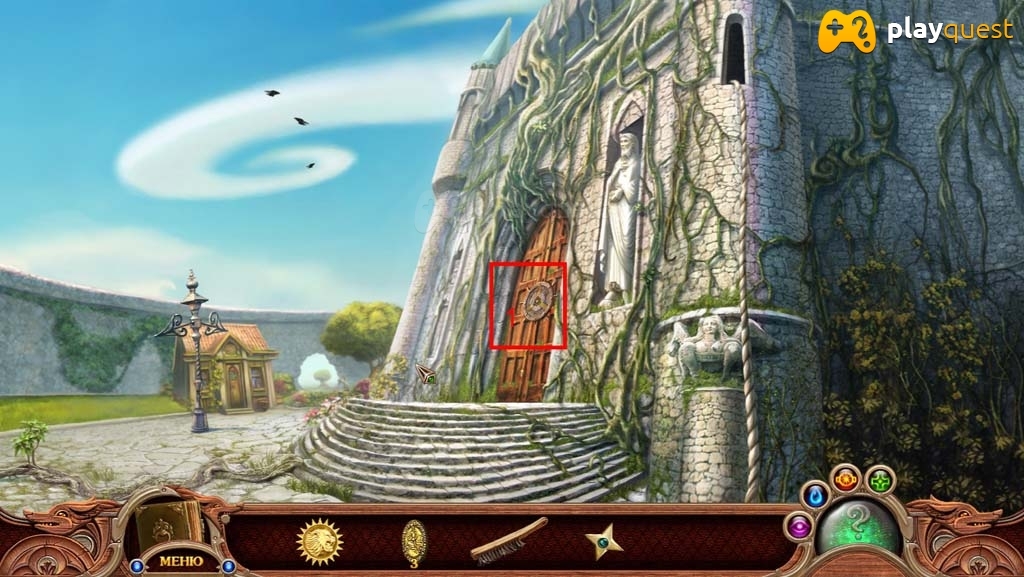Activate the orange amulet gem
This screenshot has width=1024, height=577.
[845, 479]
